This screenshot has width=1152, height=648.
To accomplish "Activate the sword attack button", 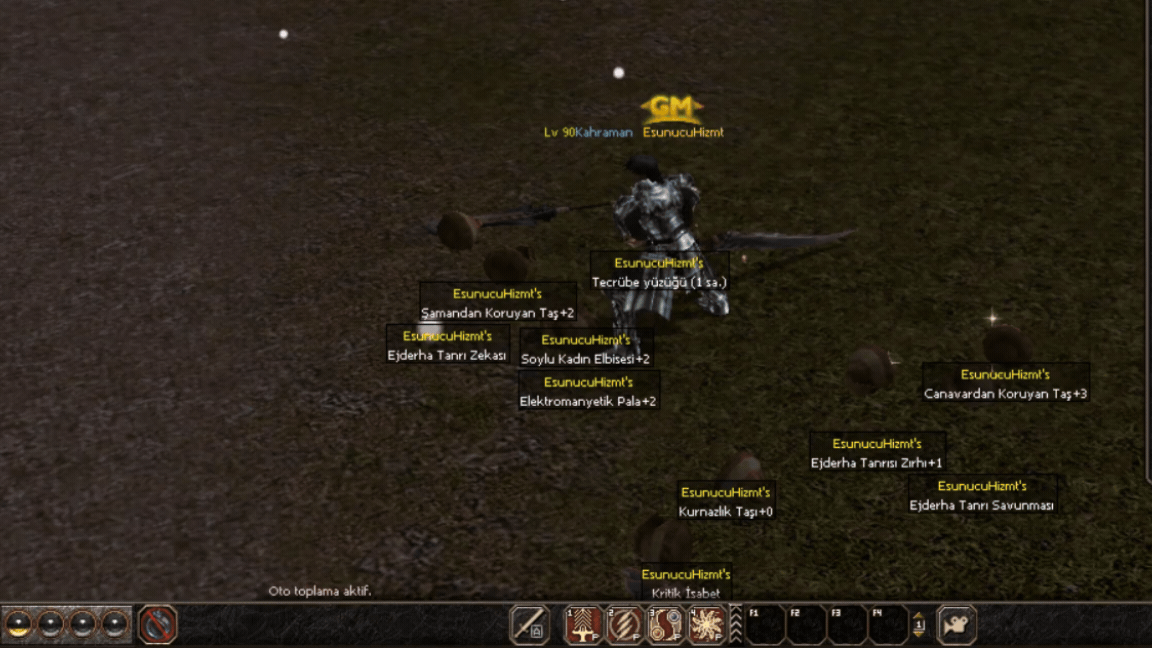I will tap(530, 625).
